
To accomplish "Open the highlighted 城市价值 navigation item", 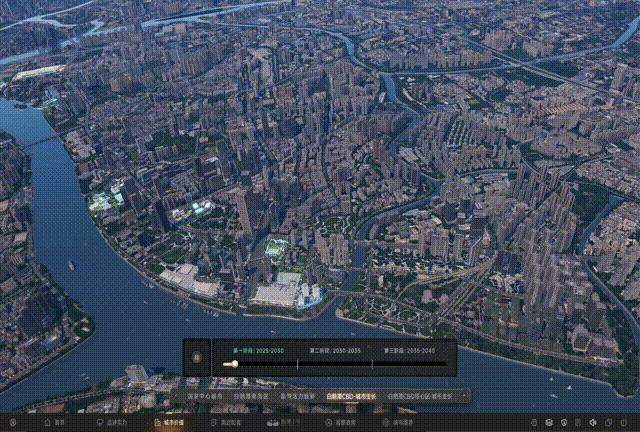I will pos(166,423).
